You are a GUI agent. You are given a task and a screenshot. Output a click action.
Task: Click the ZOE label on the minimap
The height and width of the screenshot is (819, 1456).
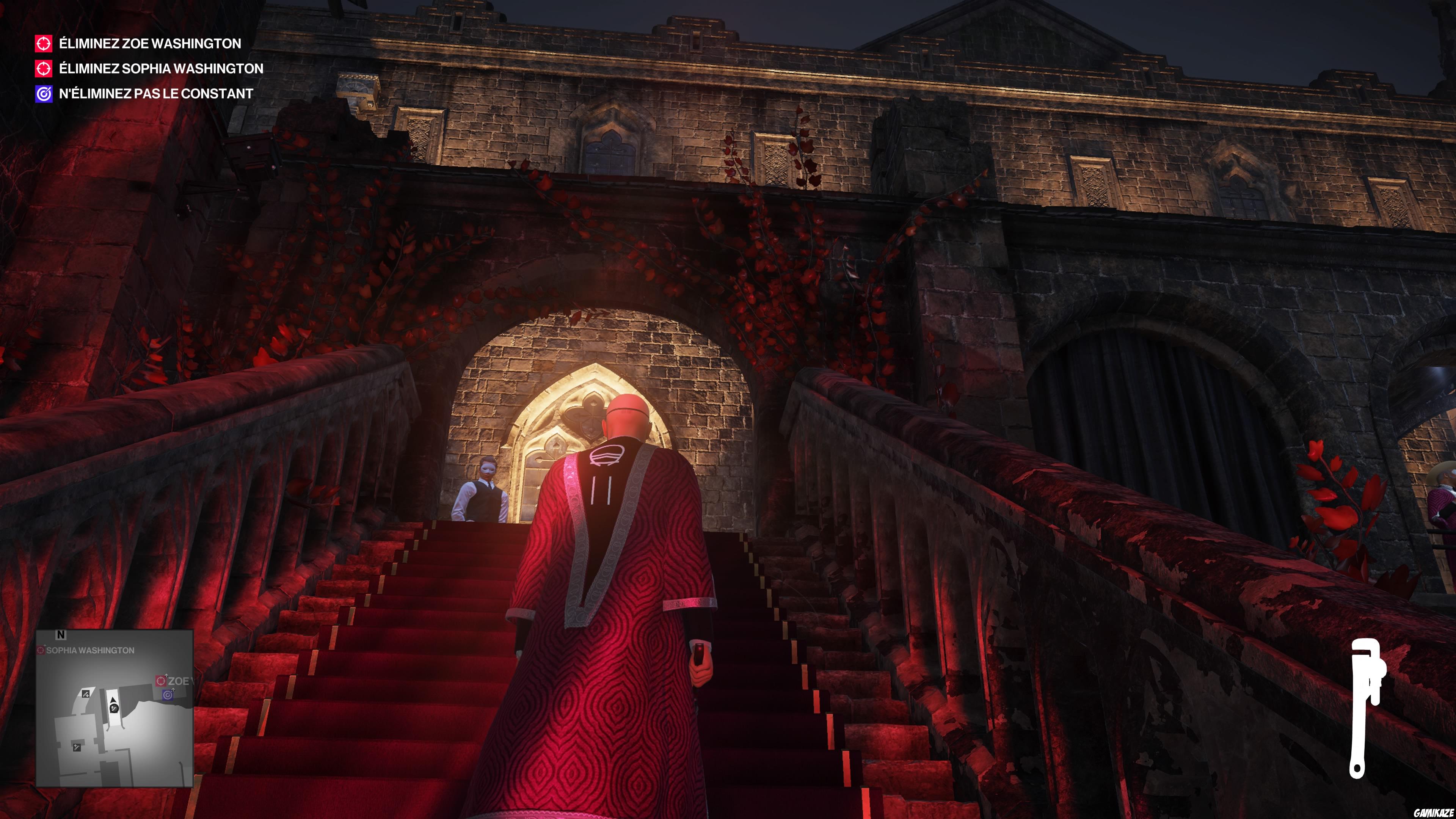[179, 682]
